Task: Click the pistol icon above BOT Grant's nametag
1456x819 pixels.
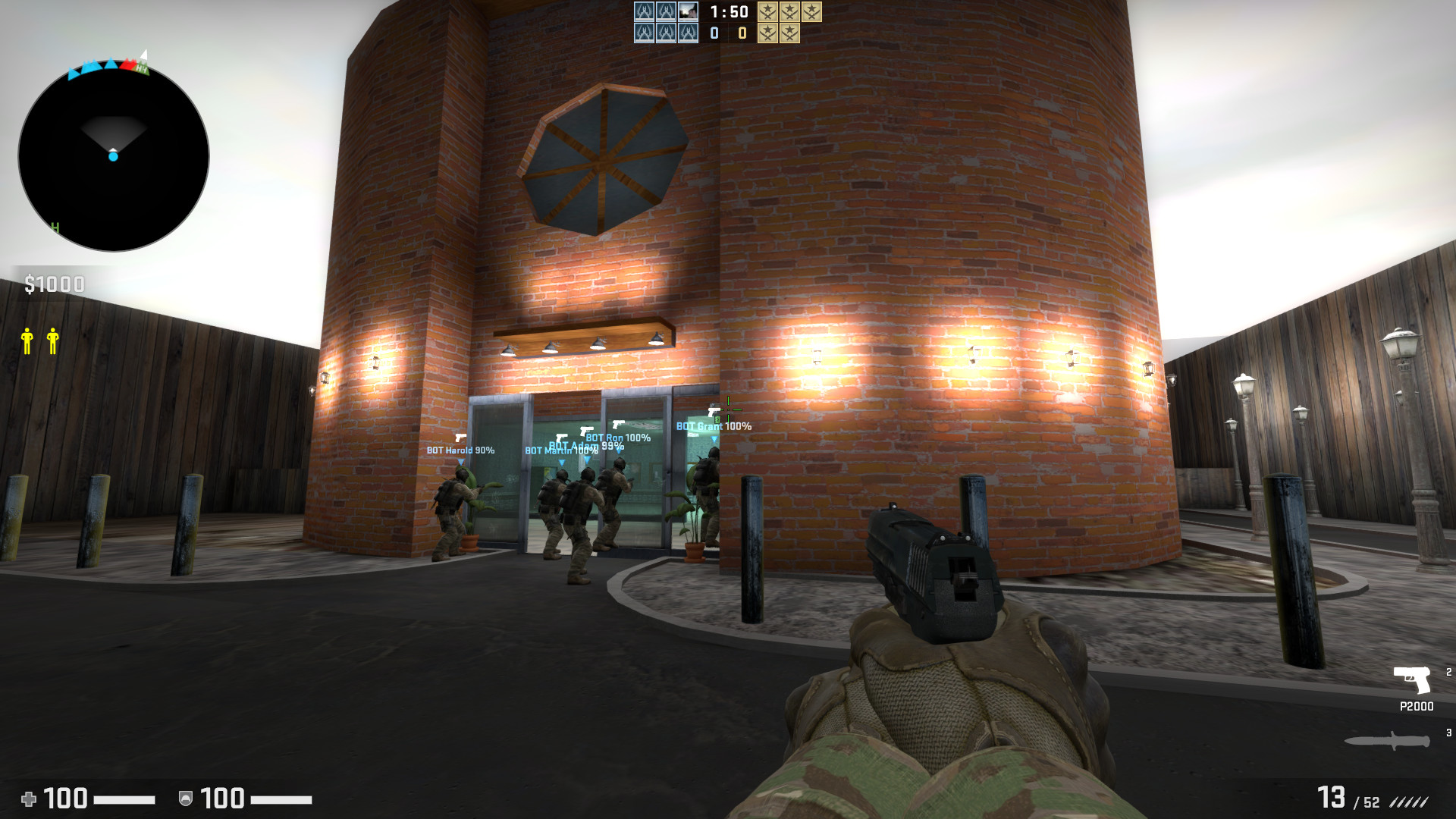Action: click(713, 413)
